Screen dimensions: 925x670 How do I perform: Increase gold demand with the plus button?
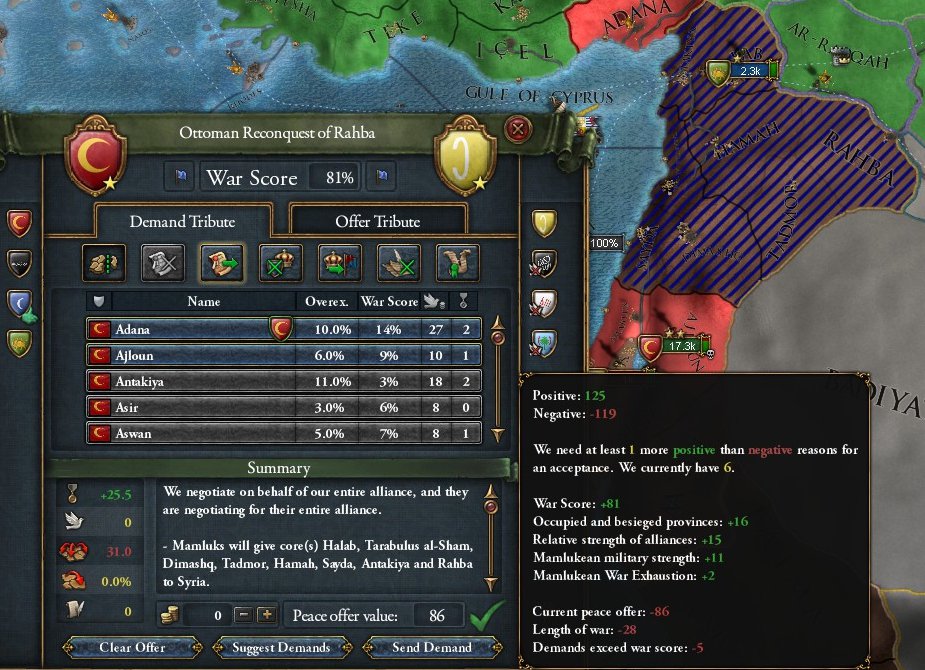tap(266, 615)
